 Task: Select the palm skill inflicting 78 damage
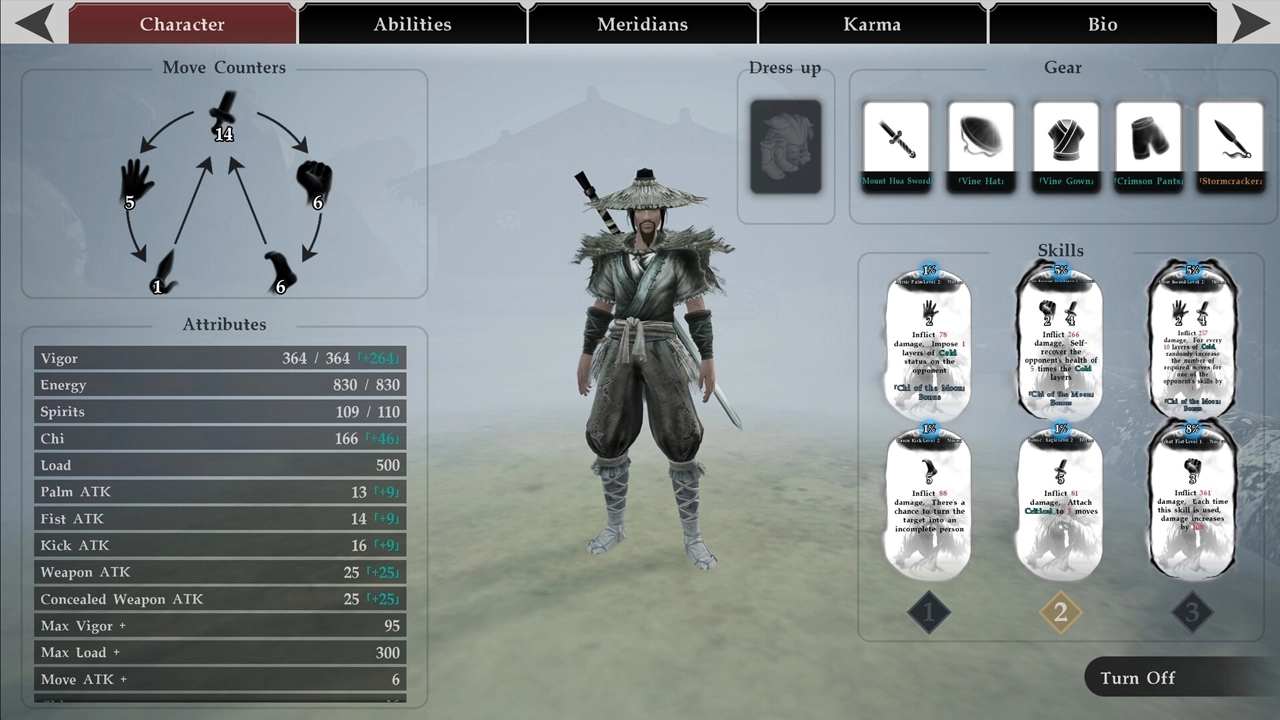tap(928, 343)
